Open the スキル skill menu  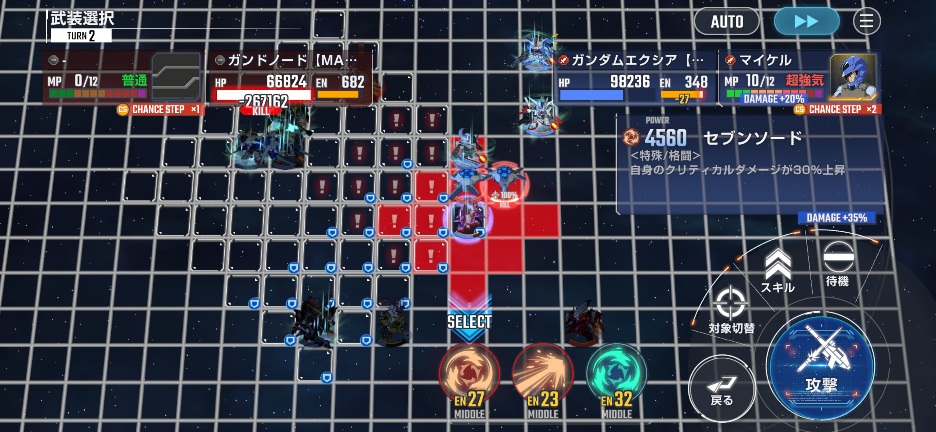[x=778, y=271]
